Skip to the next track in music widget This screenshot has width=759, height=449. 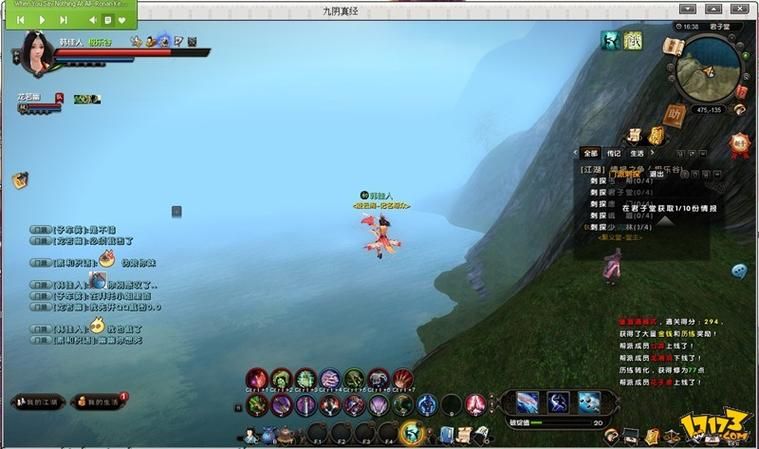(64, 19)
